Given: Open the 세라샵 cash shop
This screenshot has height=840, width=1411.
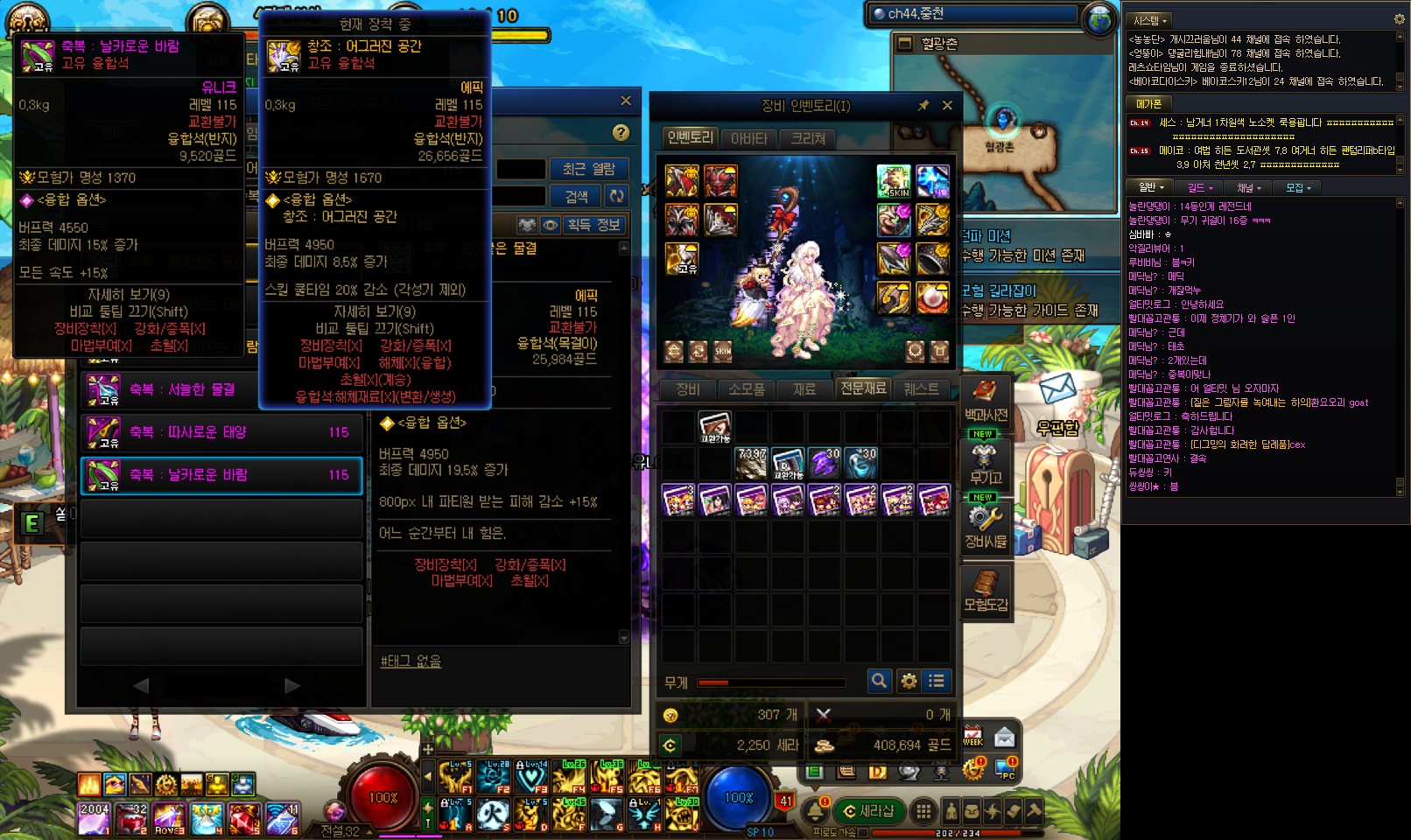Looking at the screenshot, I should tap(867, 811).
